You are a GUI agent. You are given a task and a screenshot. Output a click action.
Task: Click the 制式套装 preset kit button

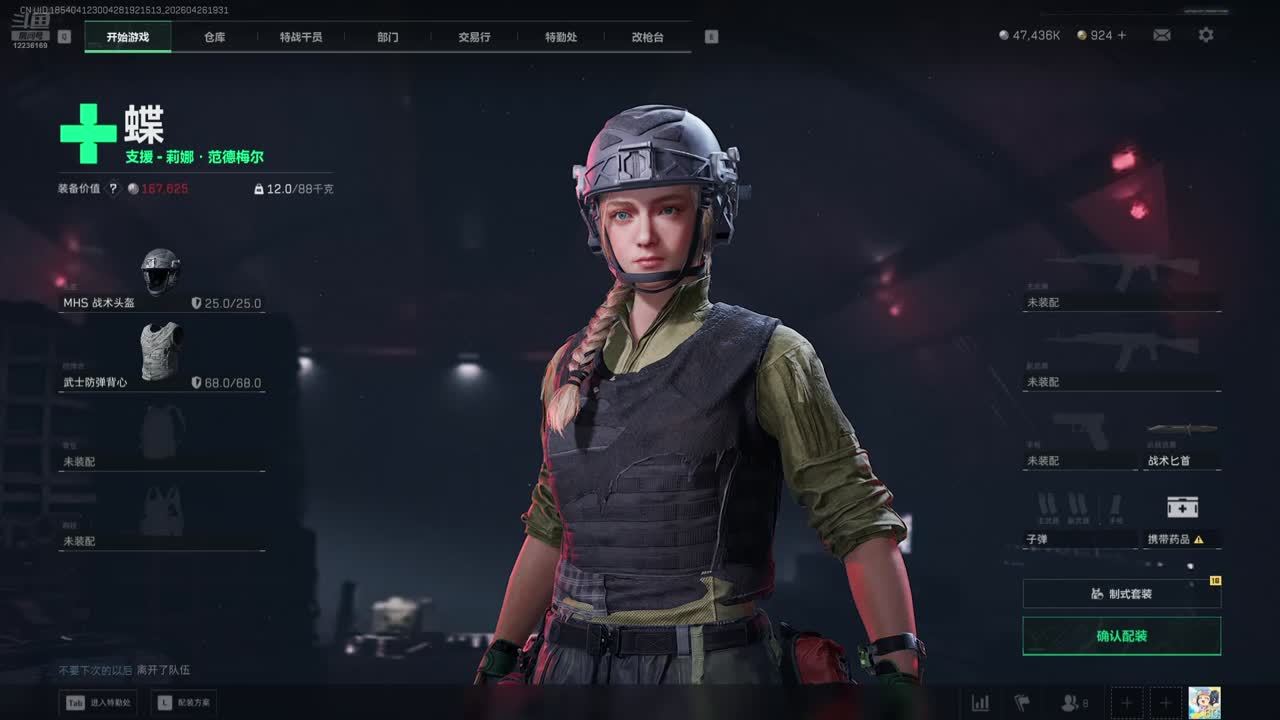1121,594
